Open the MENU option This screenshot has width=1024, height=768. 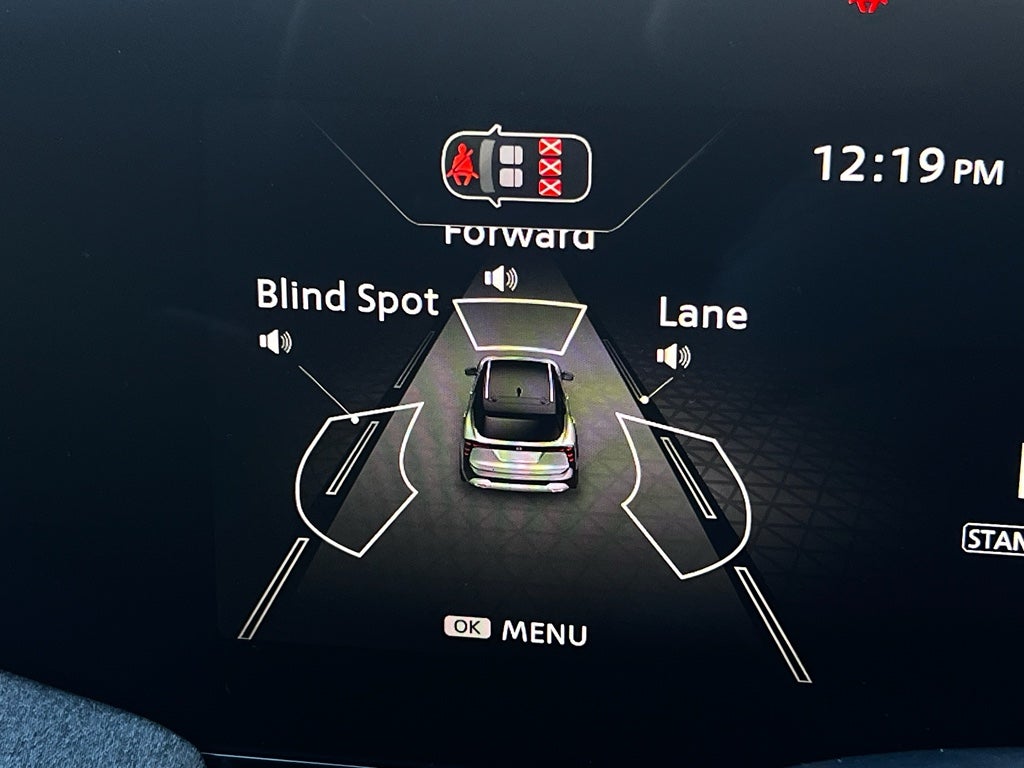click(x=517, y=631)
